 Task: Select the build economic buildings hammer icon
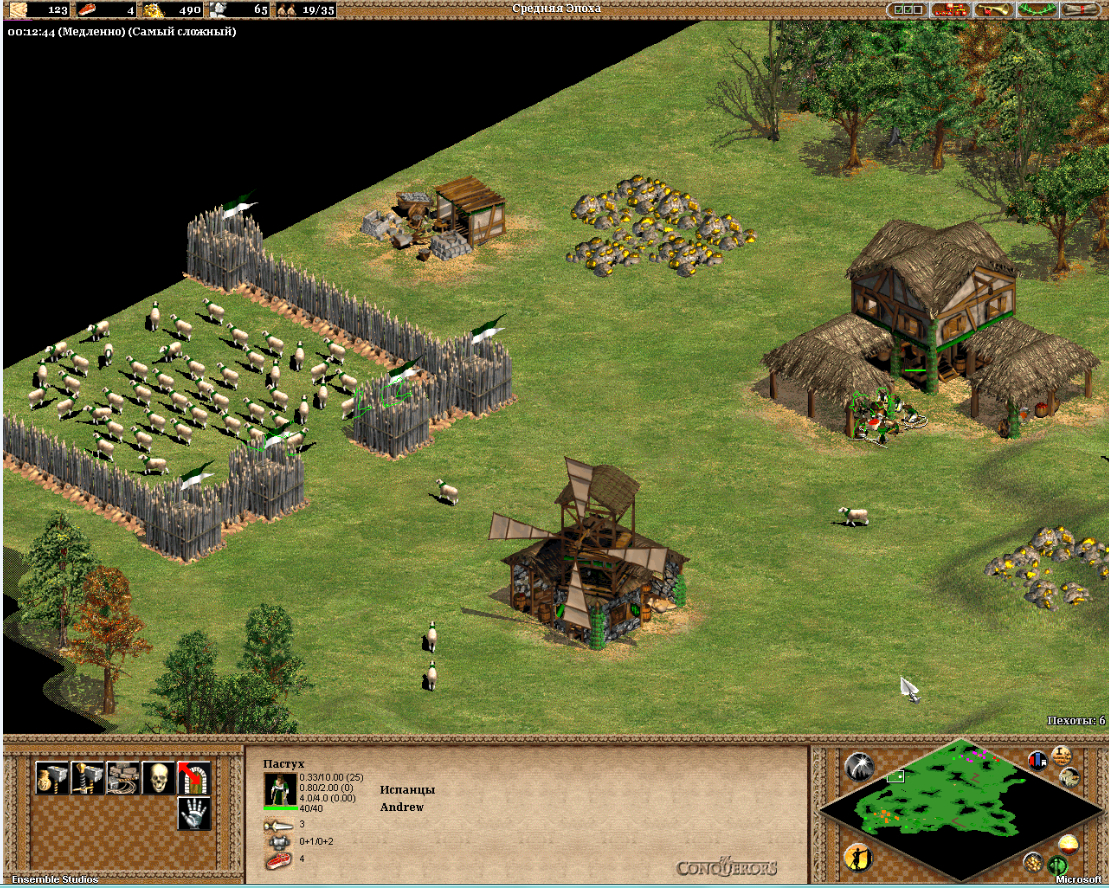click(x=52, y=777)
